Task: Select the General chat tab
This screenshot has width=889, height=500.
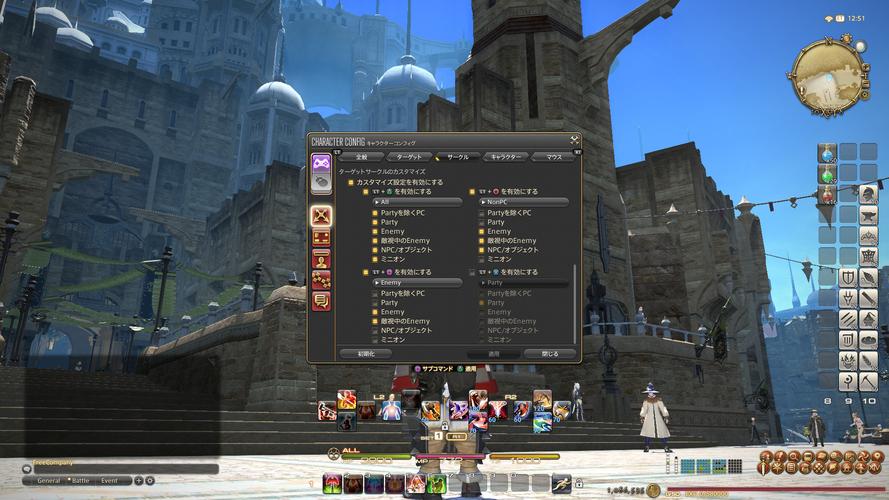Action: pos(49,480)
